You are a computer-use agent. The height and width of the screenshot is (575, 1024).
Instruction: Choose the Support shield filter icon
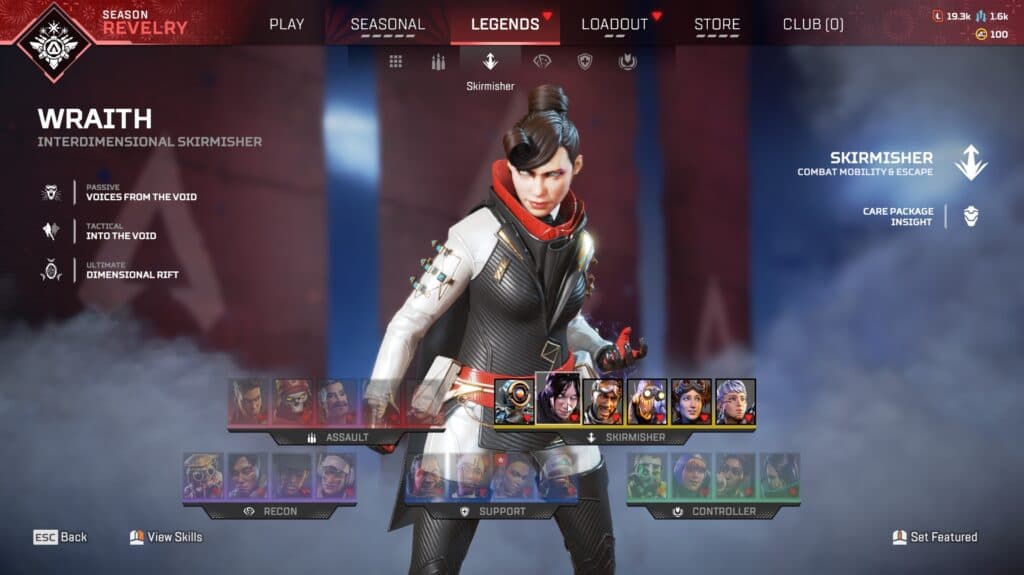[585, 62]
